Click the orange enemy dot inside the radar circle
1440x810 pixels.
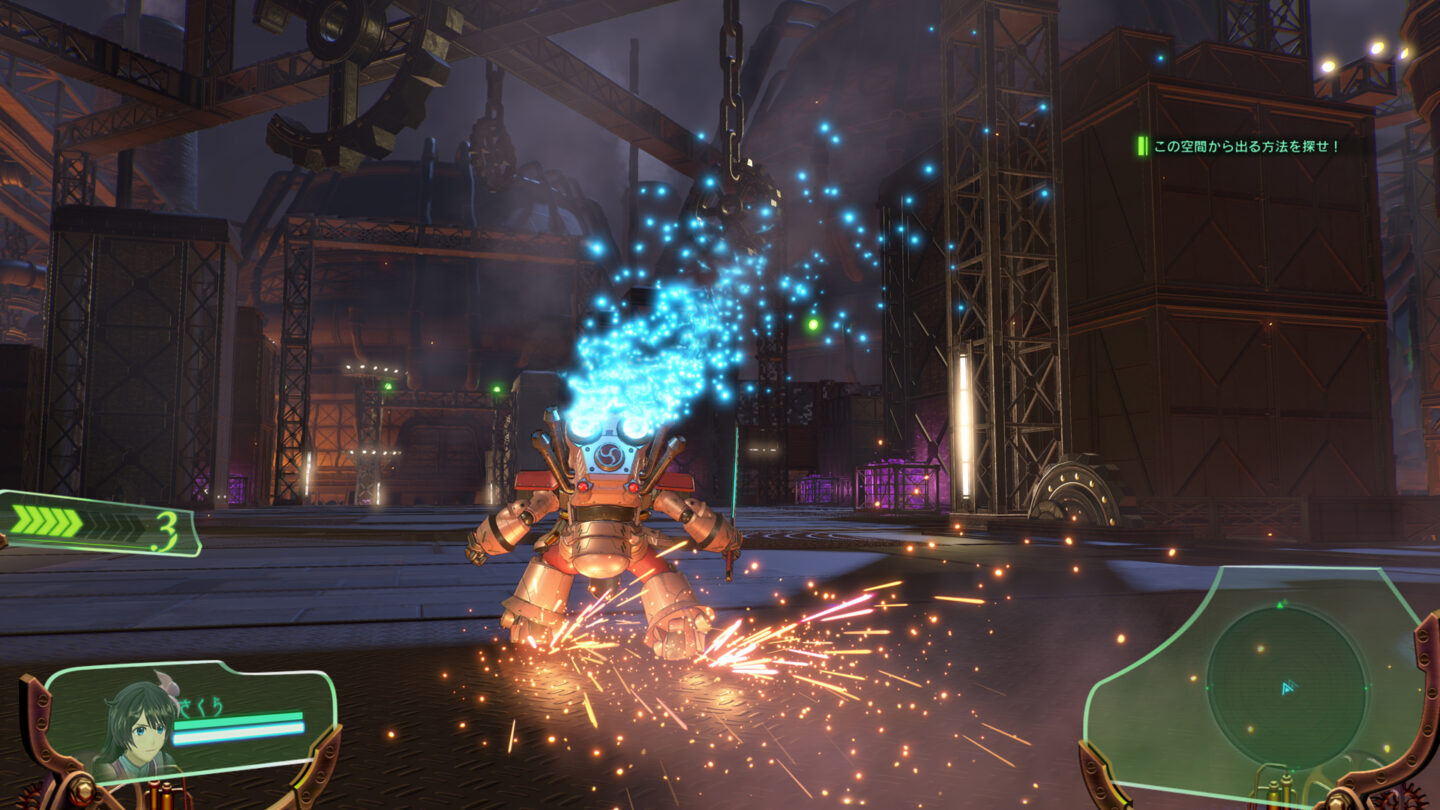click(1260, 650)
